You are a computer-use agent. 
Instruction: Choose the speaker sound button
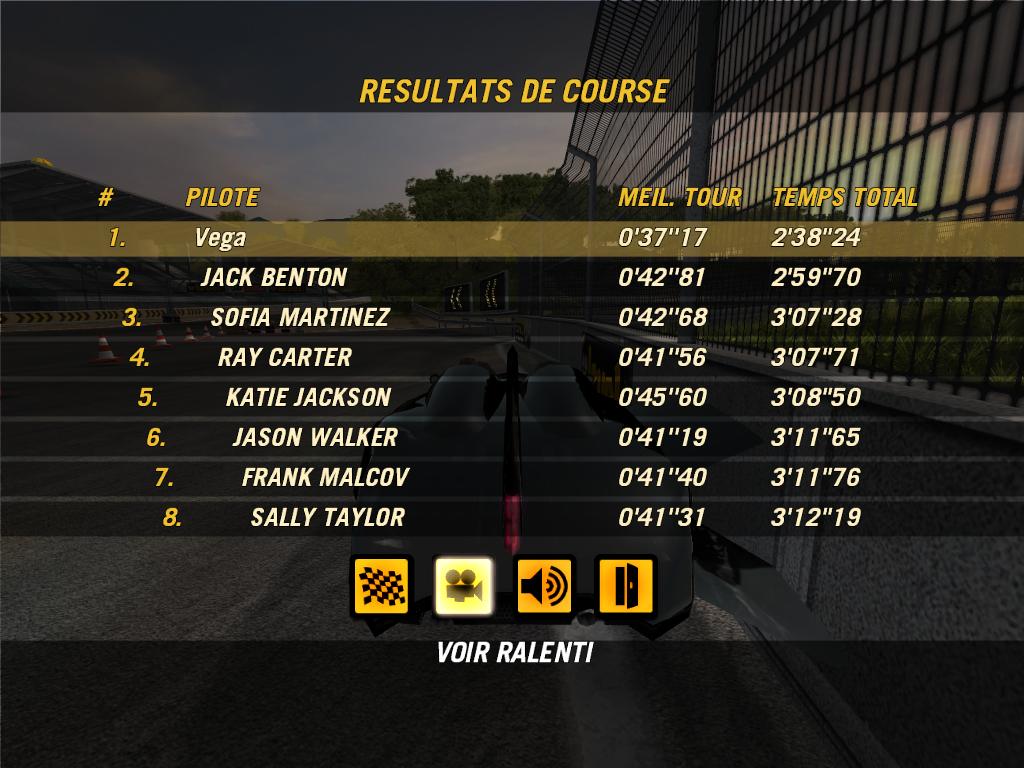click(544, 586)
